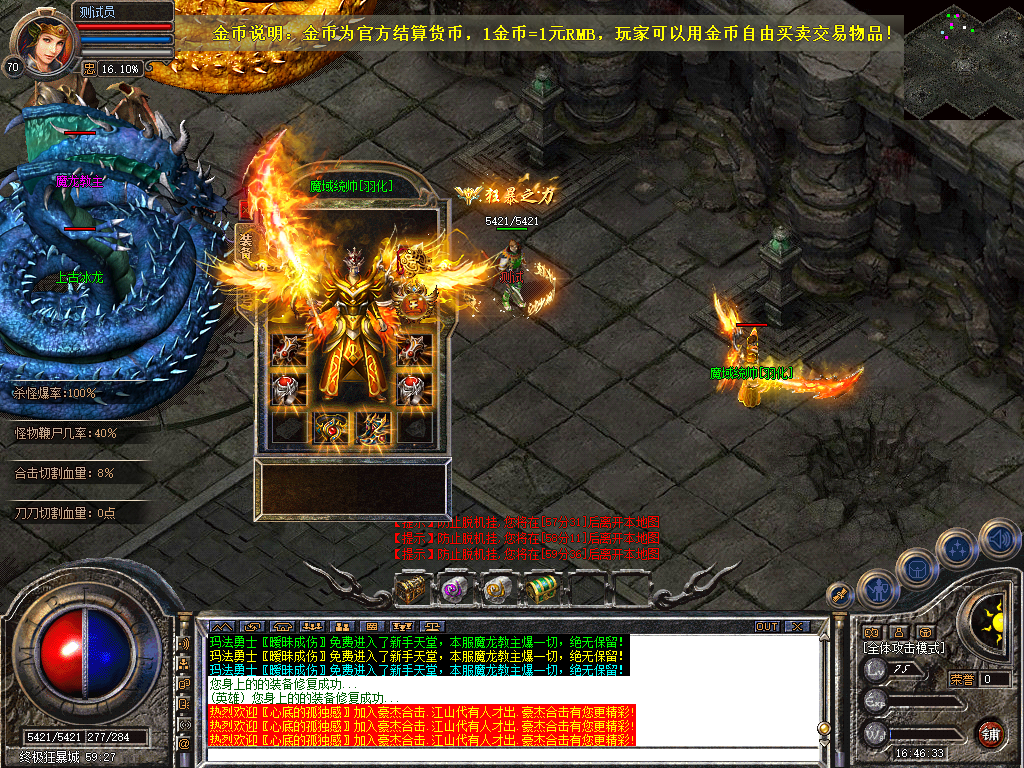Screen dimensions: 1024x768
Task: Click the 全体攻击模式 attack mode label
Action: click(903, 648)
